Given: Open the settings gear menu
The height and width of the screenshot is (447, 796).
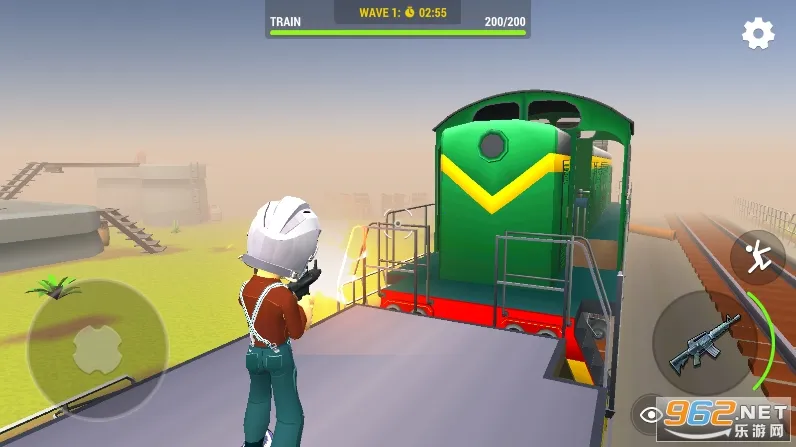Looking at the screenshot, I should coord(758,35).
